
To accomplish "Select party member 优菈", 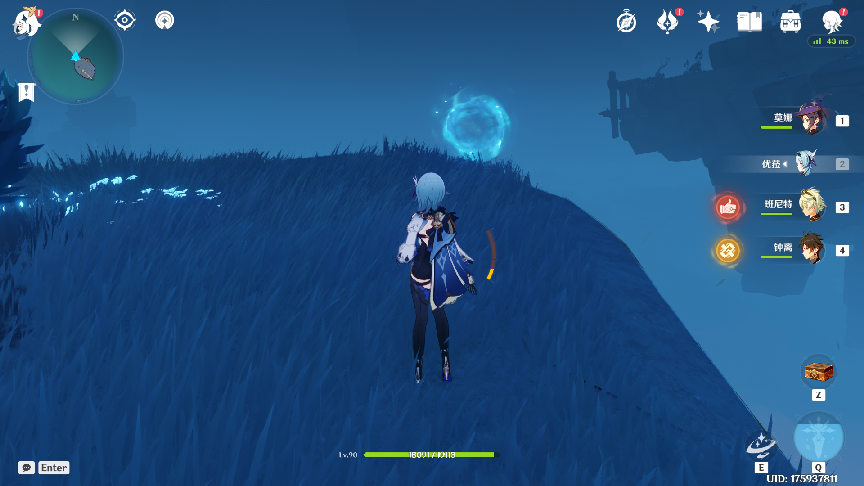I will tap(806, 163).
